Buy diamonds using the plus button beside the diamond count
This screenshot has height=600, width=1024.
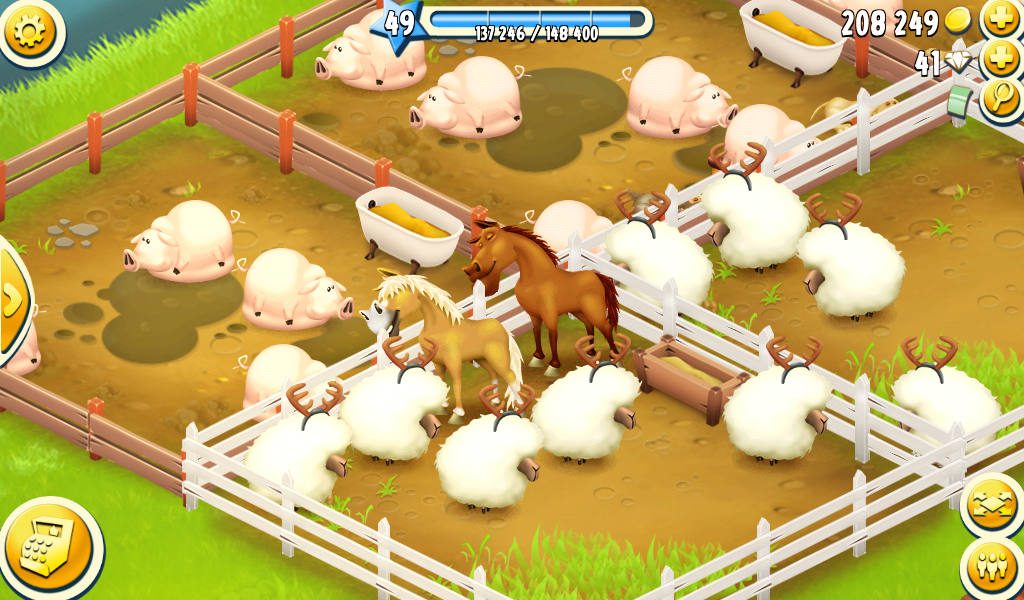pos(1000,59)
